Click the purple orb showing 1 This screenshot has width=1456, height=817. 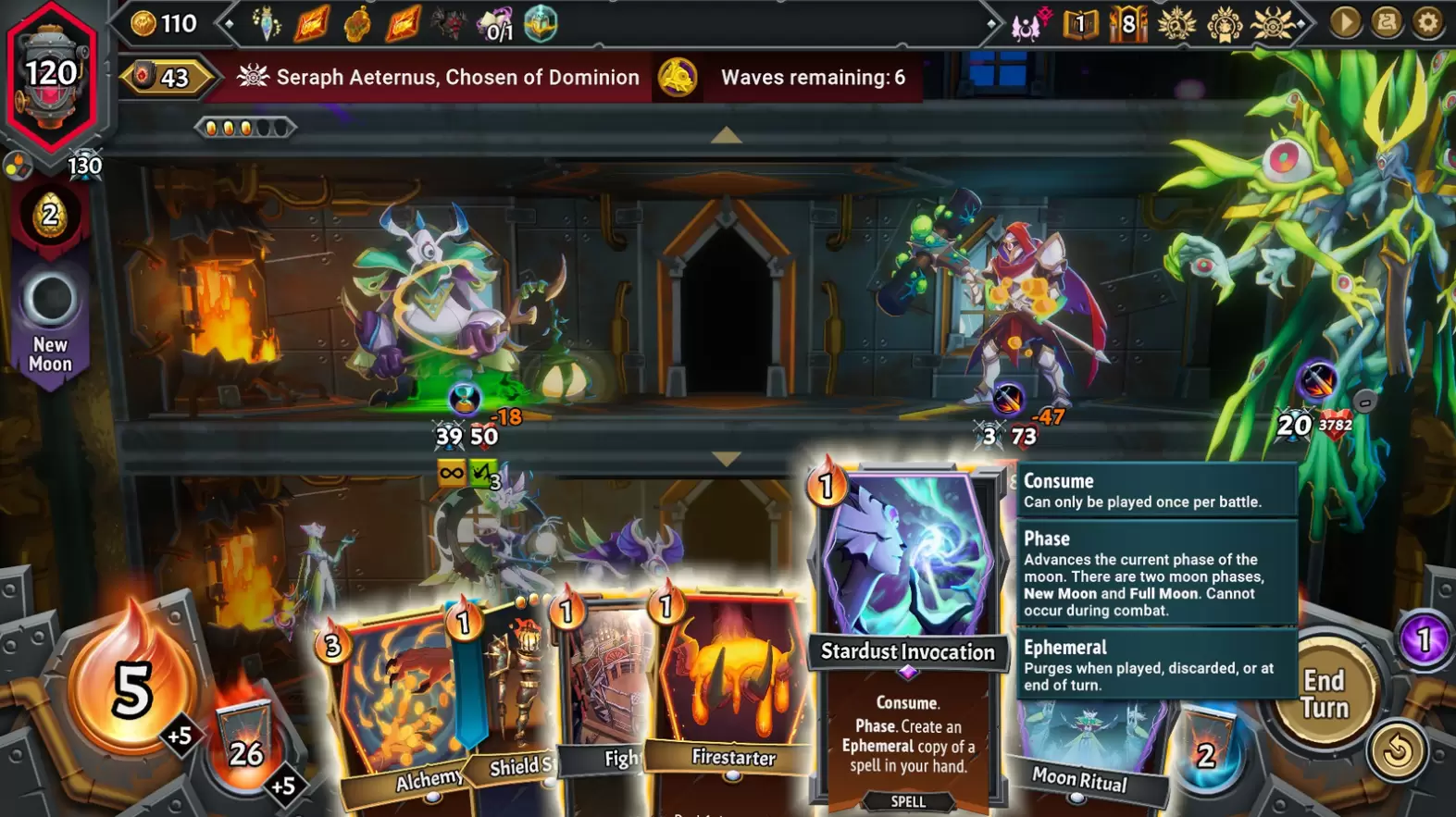coord(1424,639)
